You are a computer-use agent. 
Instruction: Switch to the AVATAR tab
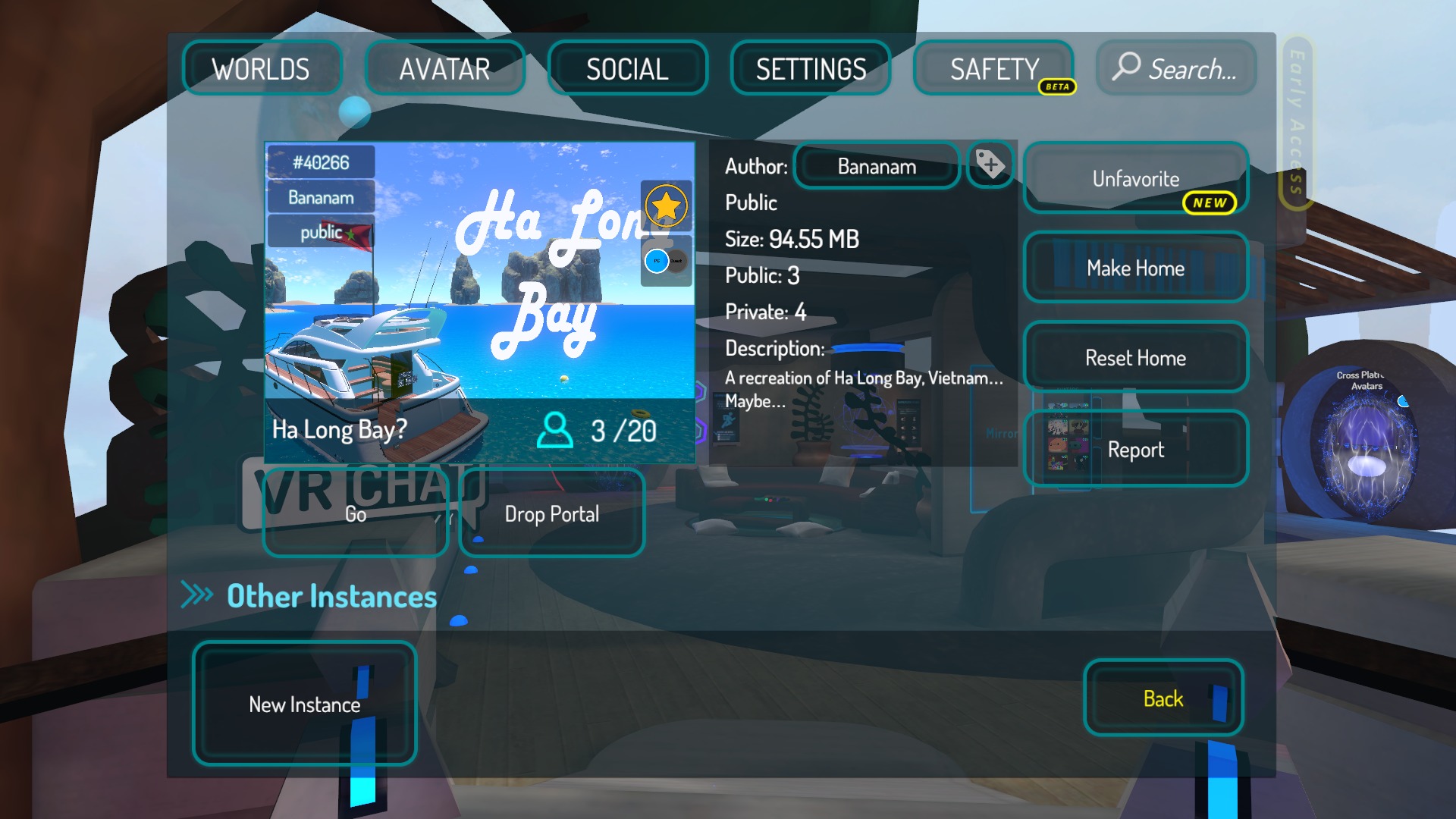coord(444,68)
